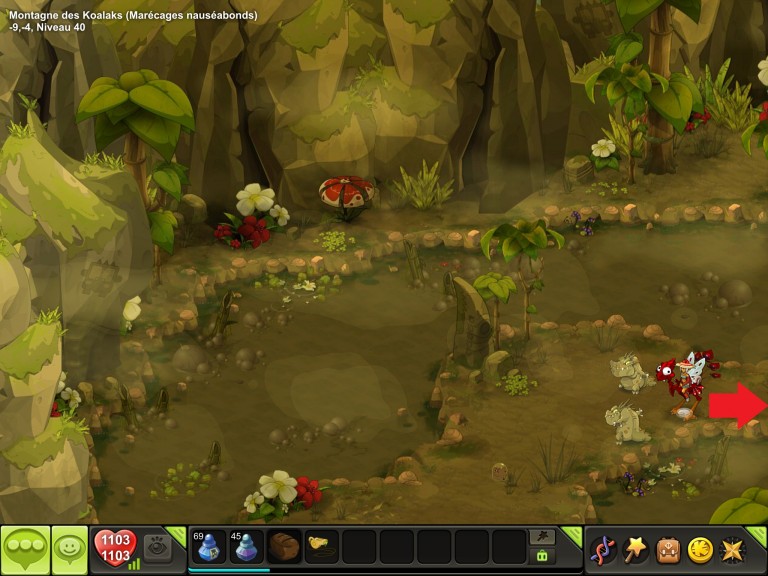
Task: Expand the green corner tab above the menu icons
Action: [x=759, y=533]
